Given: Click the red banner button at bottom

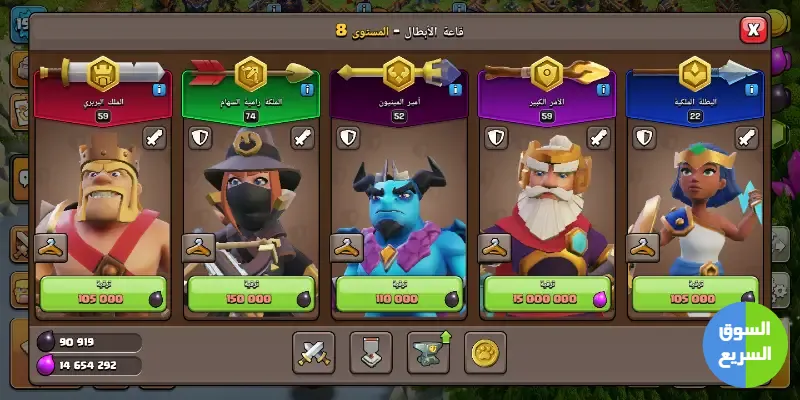Looking at the screenshot, I should pos(371,351).
